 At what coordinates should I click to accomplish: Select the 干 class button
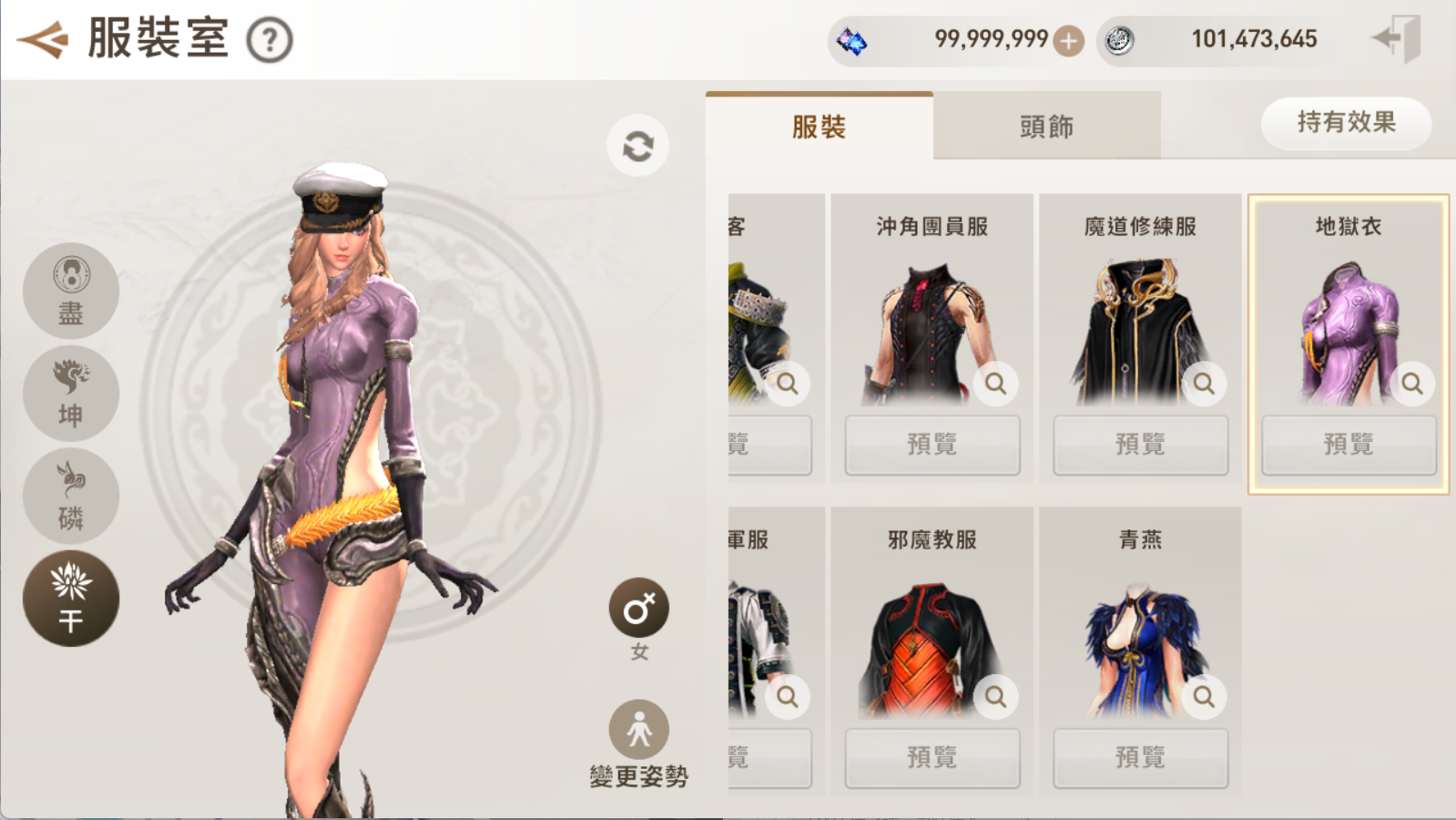coord(71,599)
